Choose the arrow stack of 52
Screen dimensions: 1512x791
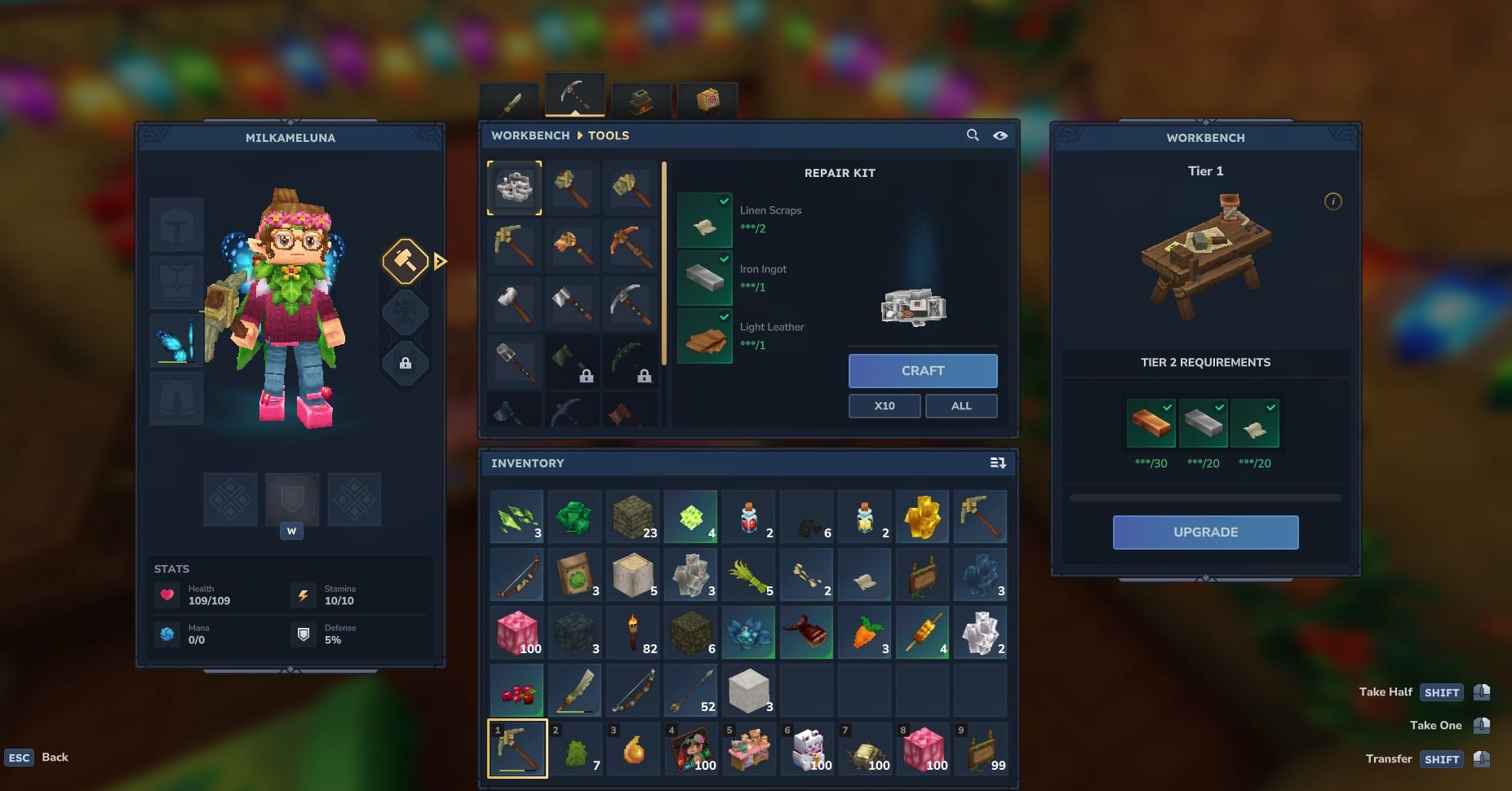click(691, 691)
